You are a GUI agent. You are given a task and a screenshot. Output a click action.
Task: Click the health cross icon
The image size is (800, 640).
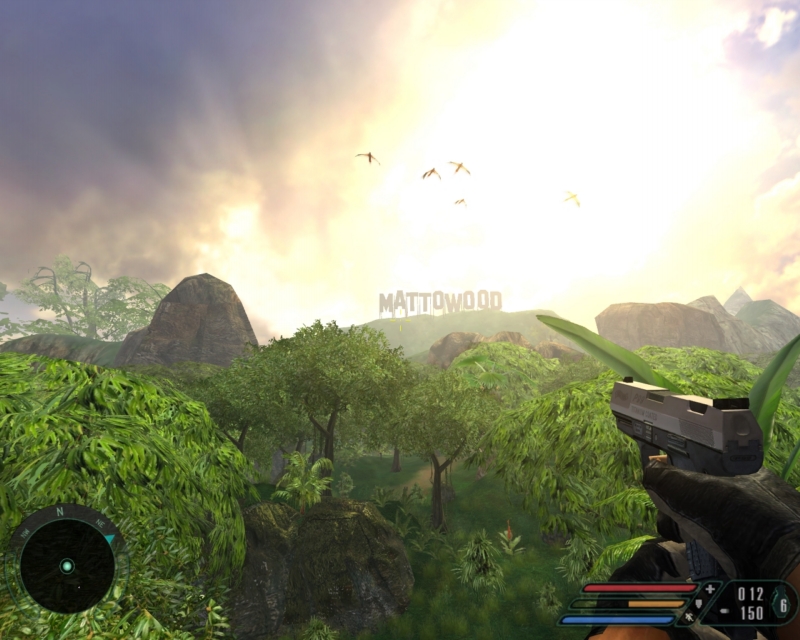pos(711,589)
